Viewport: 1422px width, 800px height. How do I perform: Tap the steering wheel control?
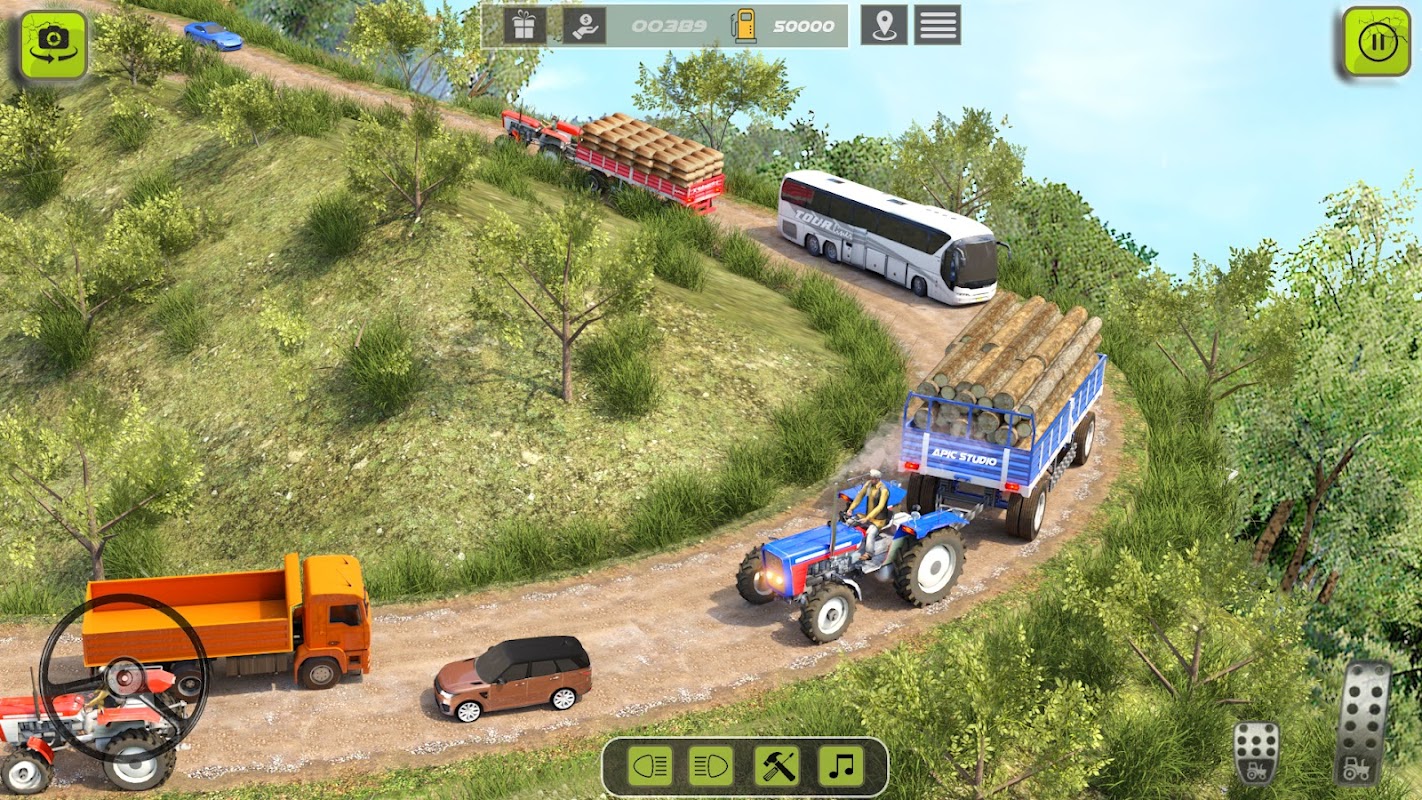point(124,678)
